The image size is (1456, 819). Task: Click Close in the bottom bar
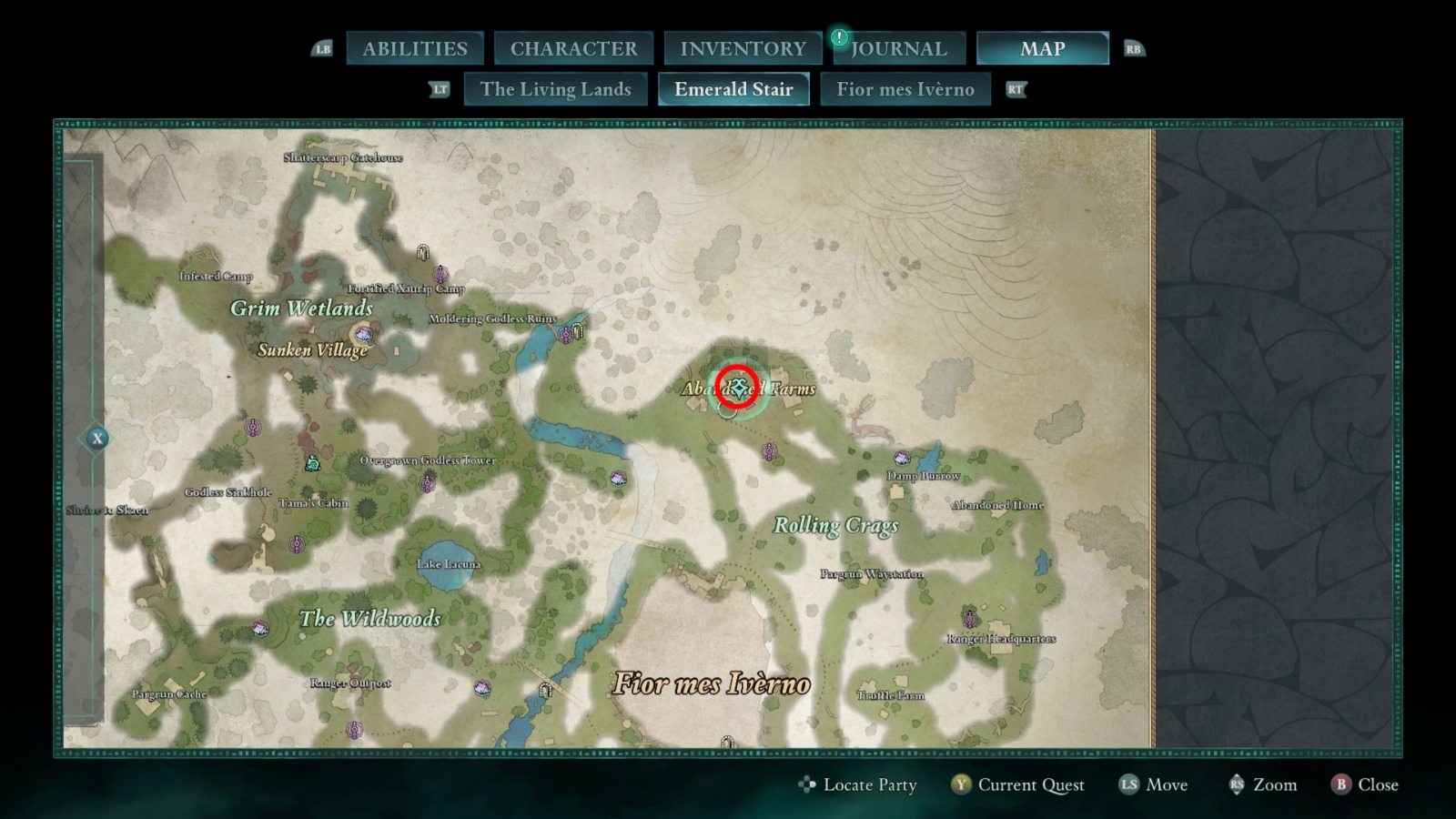(x=1377, y=784)
